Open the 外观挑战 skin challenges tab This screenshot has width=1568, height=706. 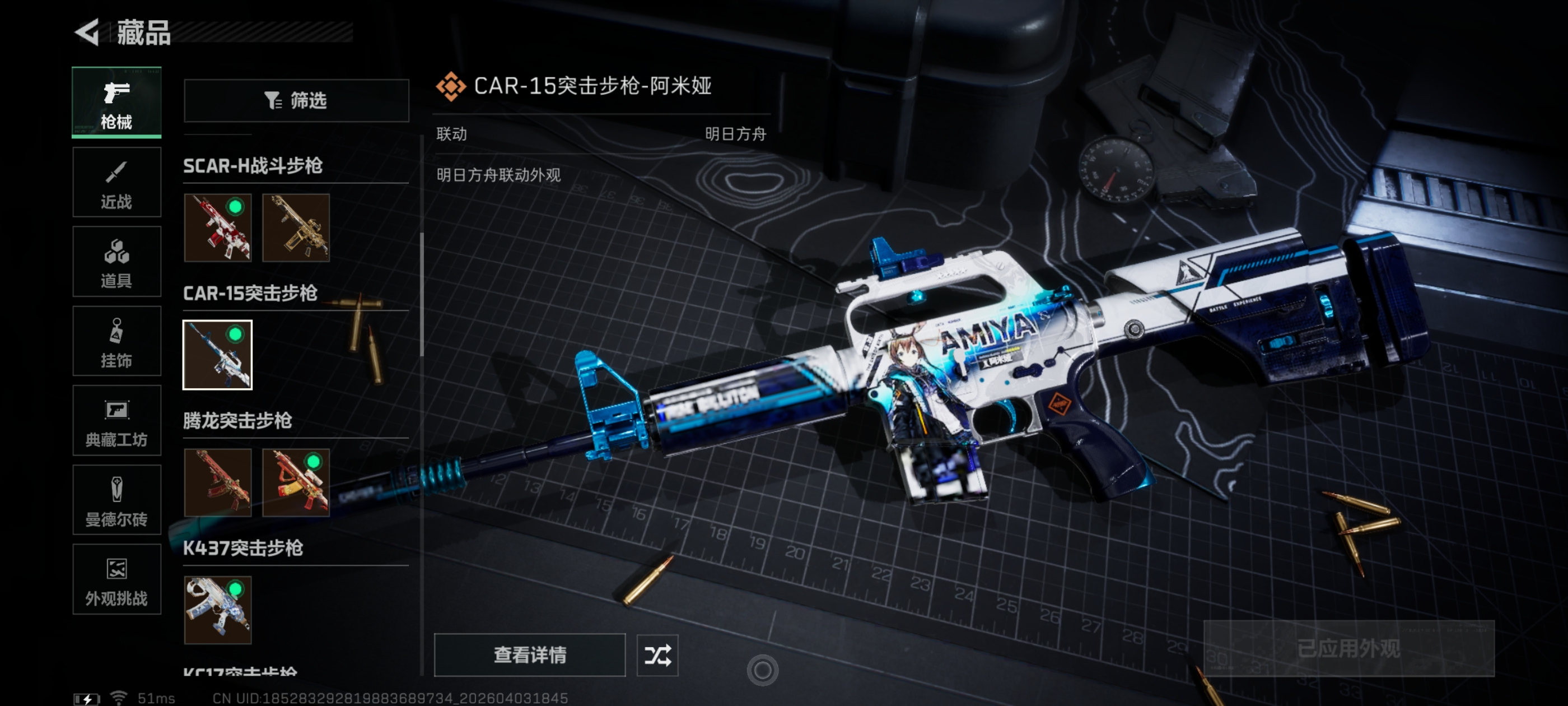(116, 579)
